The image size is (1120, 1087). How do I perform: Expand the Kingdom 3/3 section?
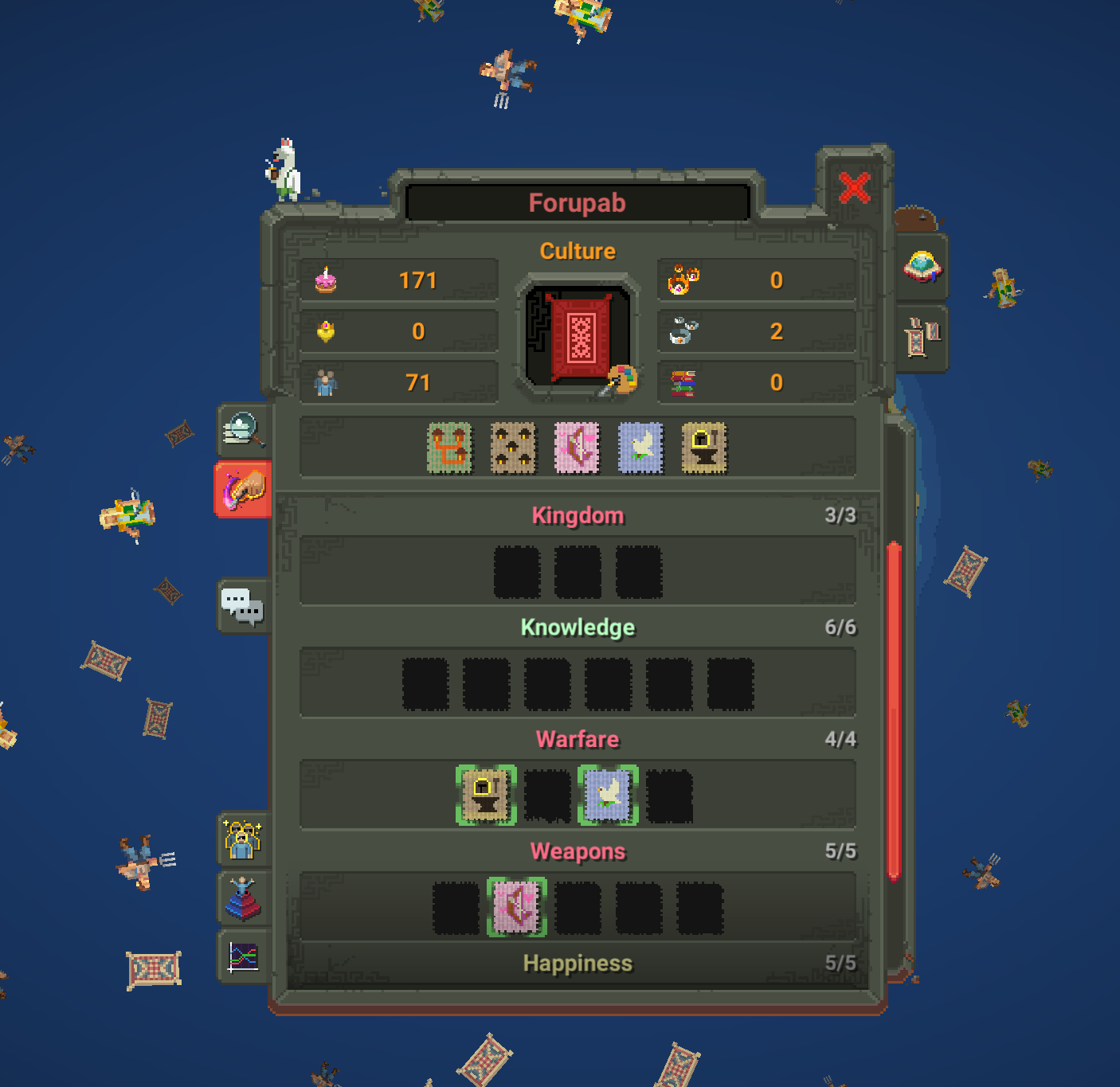[x=577, y=515]
